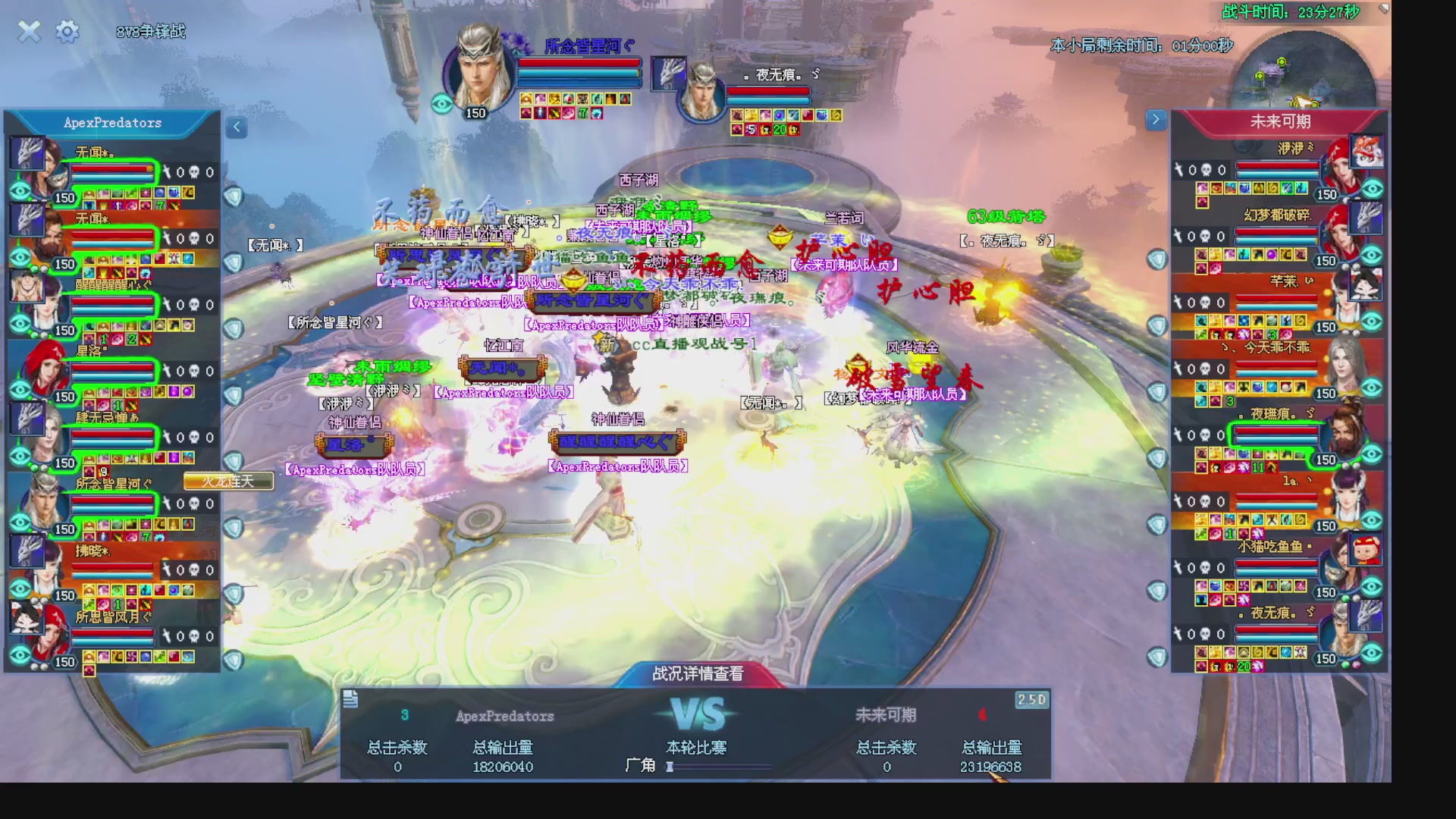Screen dimensions: 1456x819
Task: Toggle the eye icon beside 所念皆星河 portrait
Action: [x=441, y=103]
